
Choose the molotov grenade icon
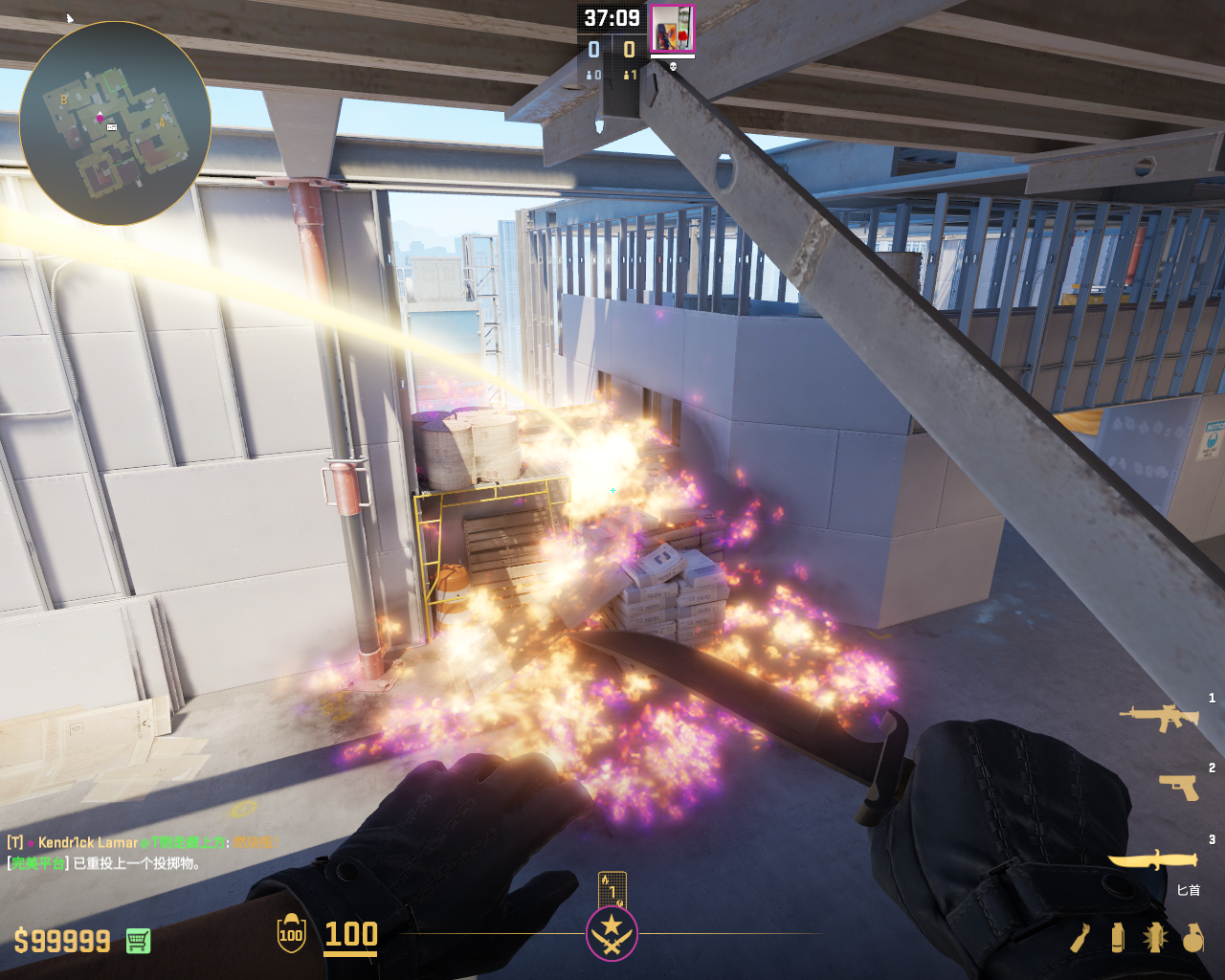[1081, 938]
